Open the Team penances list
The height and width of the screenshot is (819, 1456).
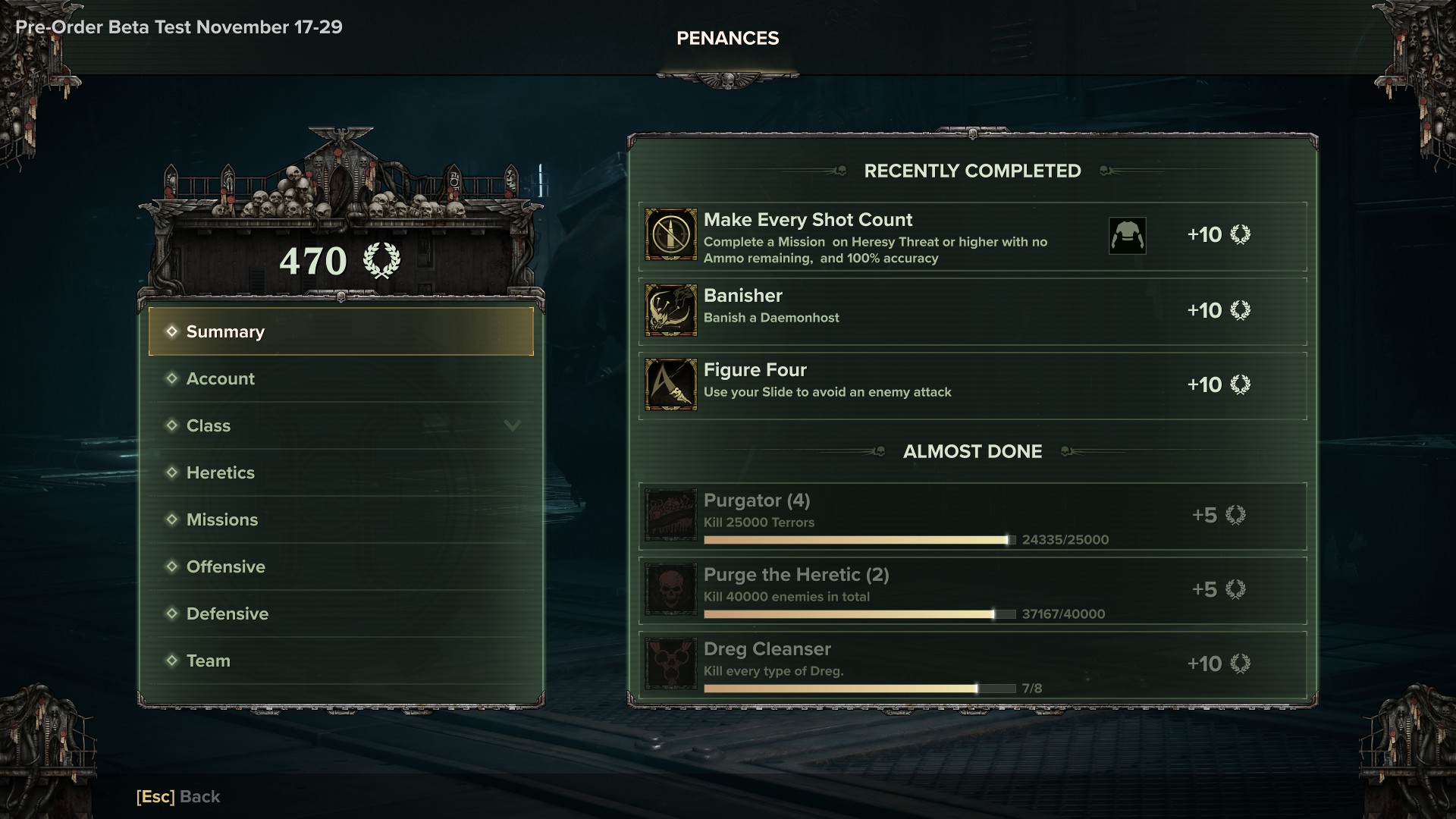340,661
